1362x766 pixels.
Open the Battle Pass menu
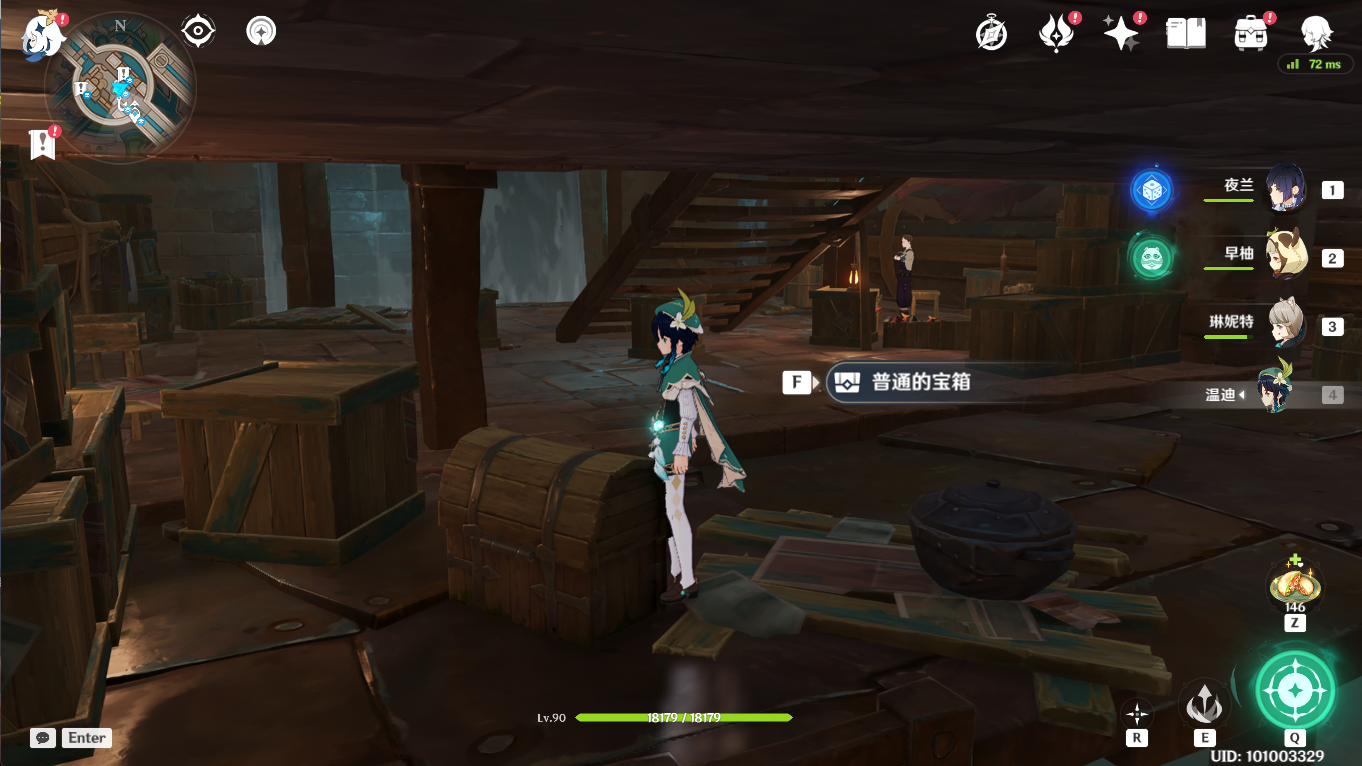point(1057,31)
